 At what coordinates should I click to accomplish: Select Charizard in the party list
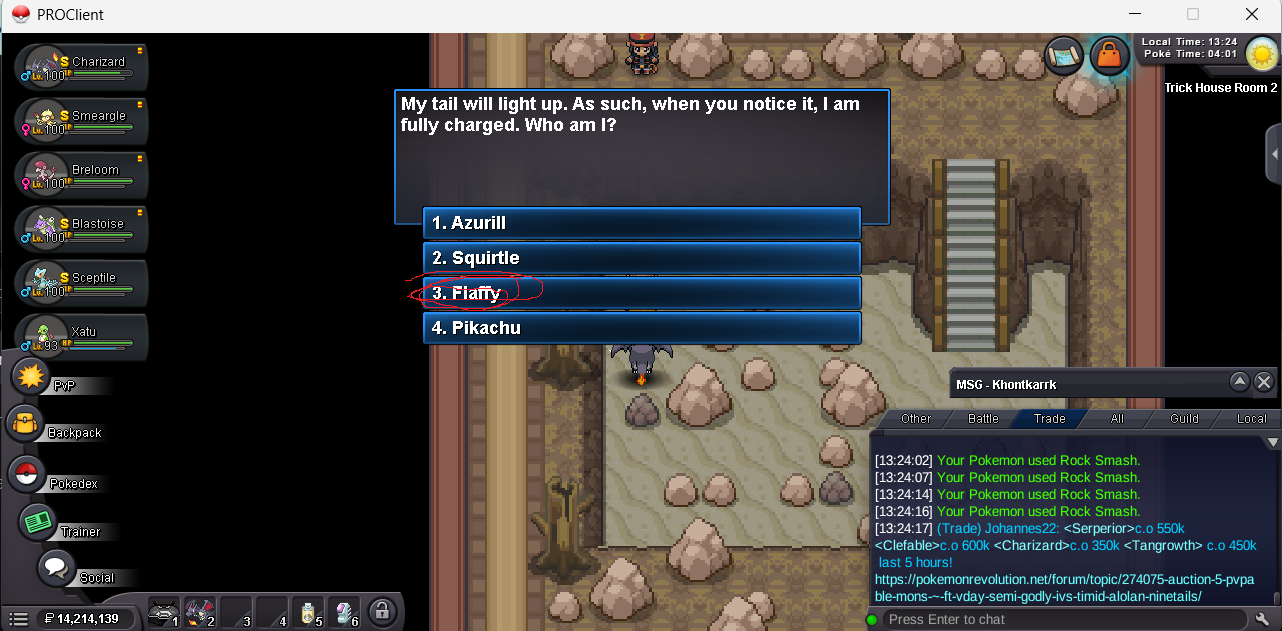(x=82, y=67)
